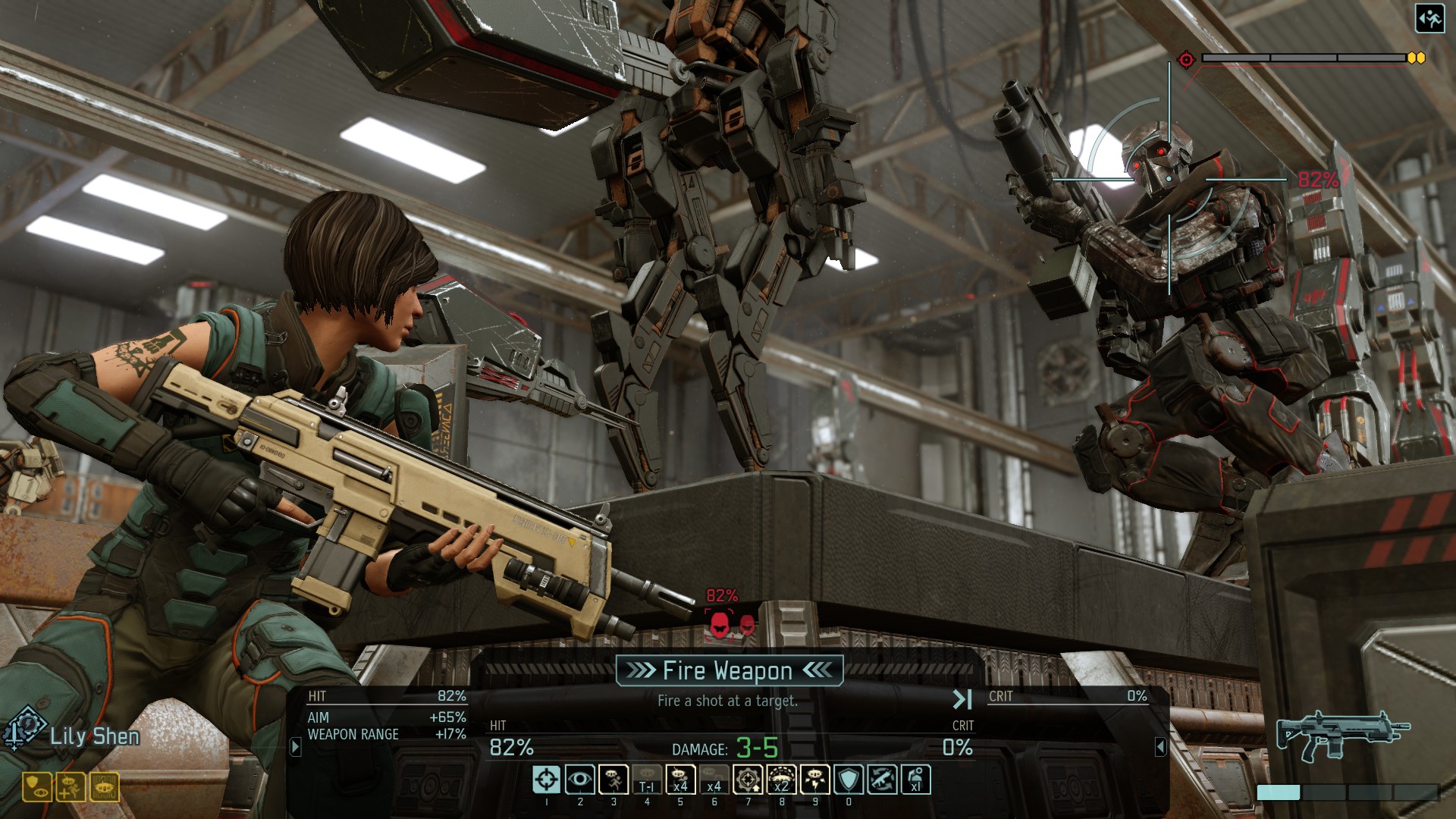Select the assault rifle weapon panel
The width and height of the screenshot is (1456, 819).
1342,736
